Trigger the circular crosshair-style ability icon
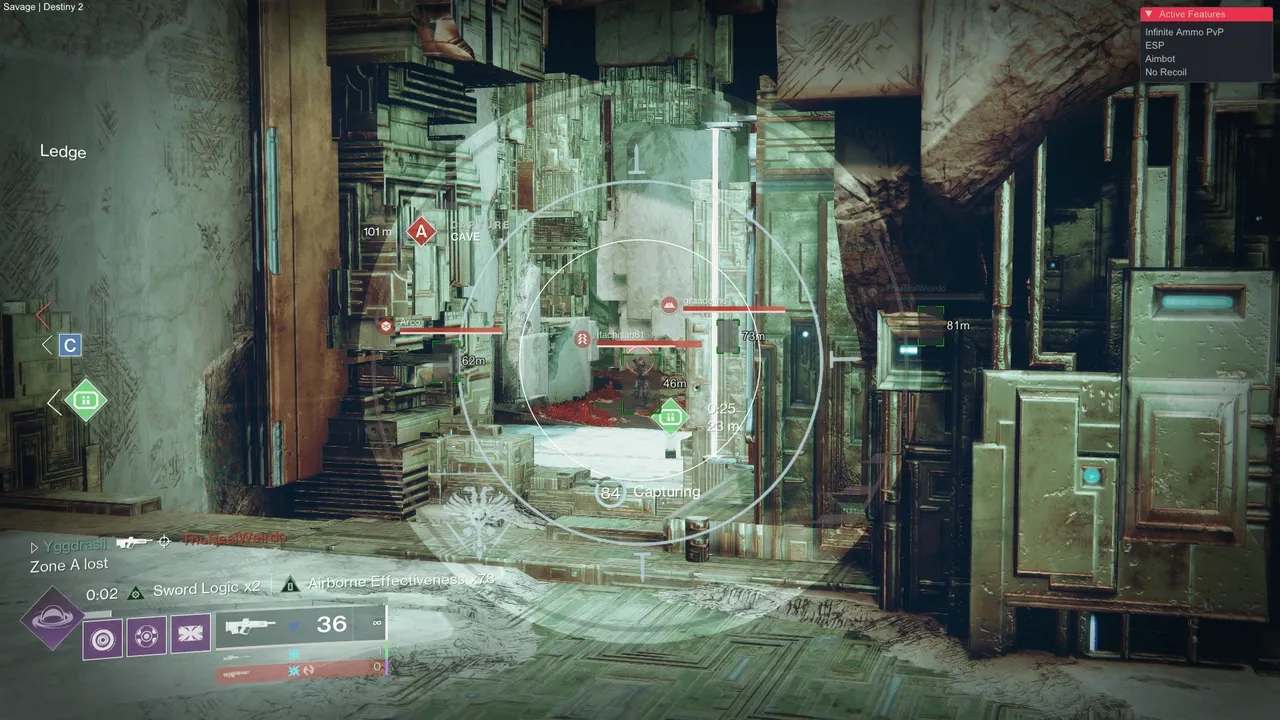Screen dimensions: 1280x720 click(x=146, y=636)
